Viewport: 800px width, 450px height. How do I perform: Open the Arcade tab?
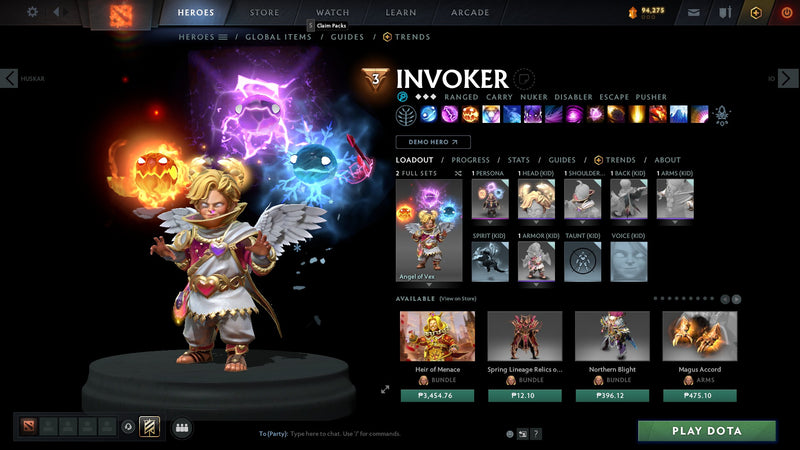tap(470, 13)
